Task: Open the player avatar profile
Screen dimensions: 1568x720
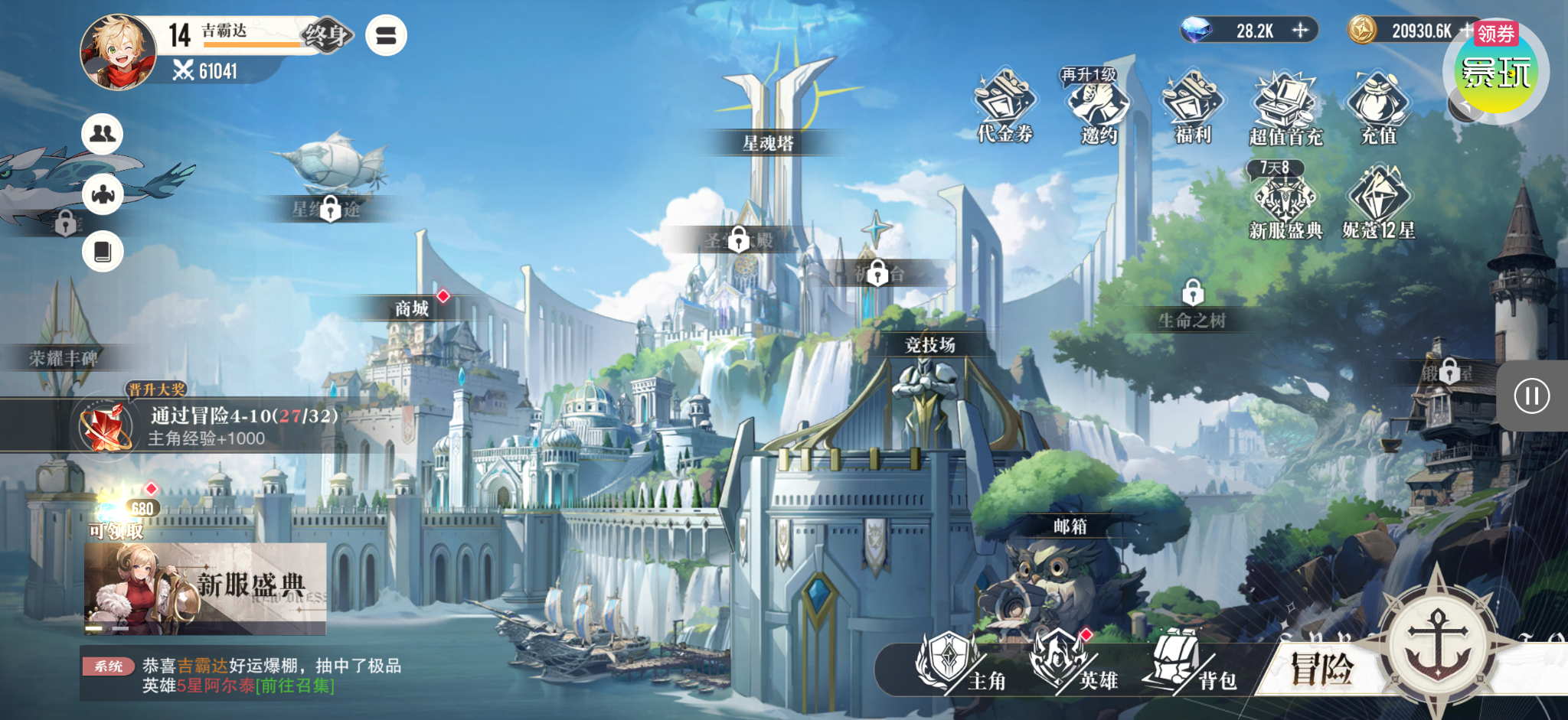Action: pyautogui.click(x=117, y=52)
